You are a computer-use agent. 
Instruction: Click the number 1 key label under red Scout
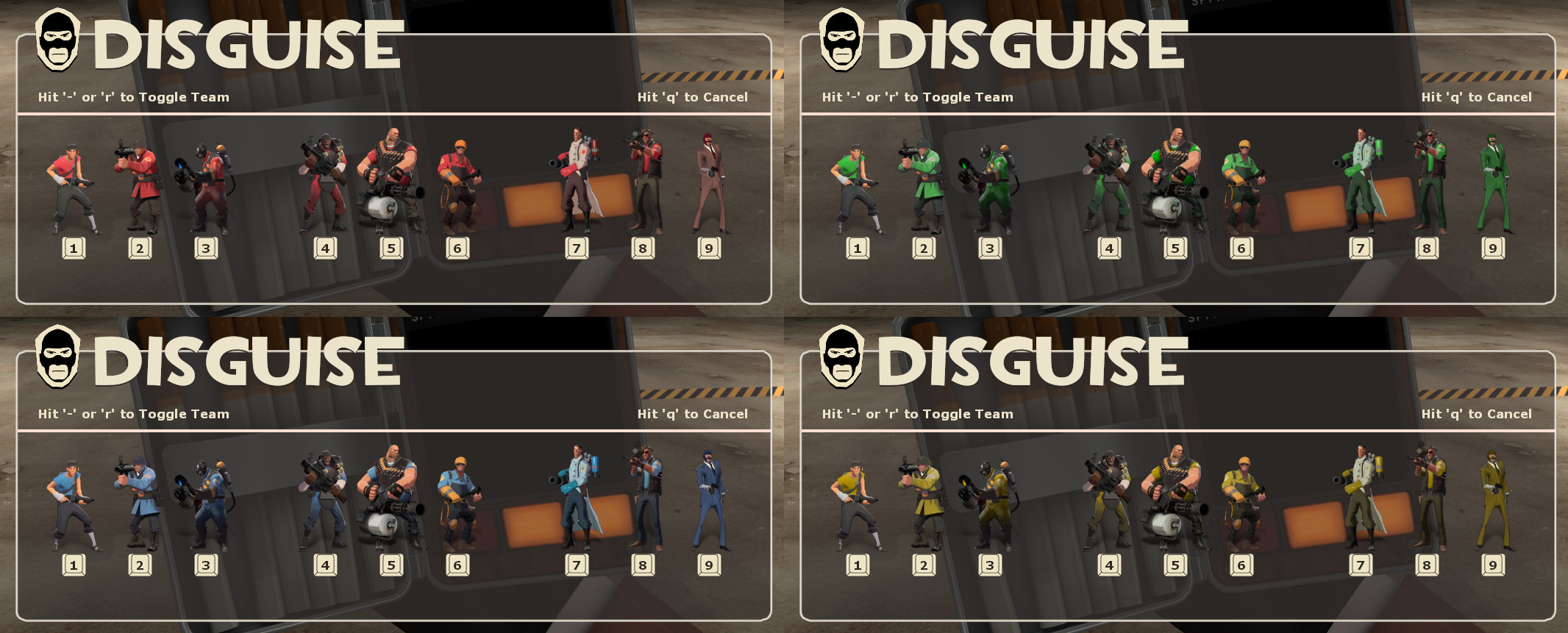pyautogui.click(x=72, y=248)
